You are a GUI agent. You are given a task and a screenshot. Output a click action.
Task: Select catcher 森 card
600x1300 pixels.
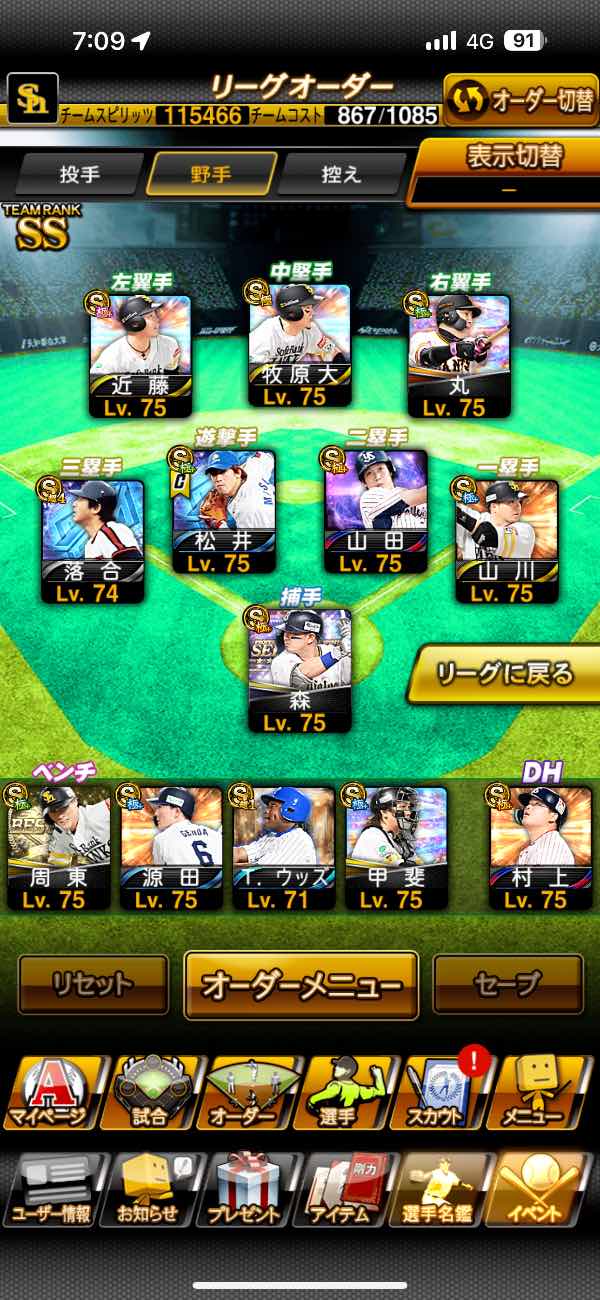(x=300, y=670)
